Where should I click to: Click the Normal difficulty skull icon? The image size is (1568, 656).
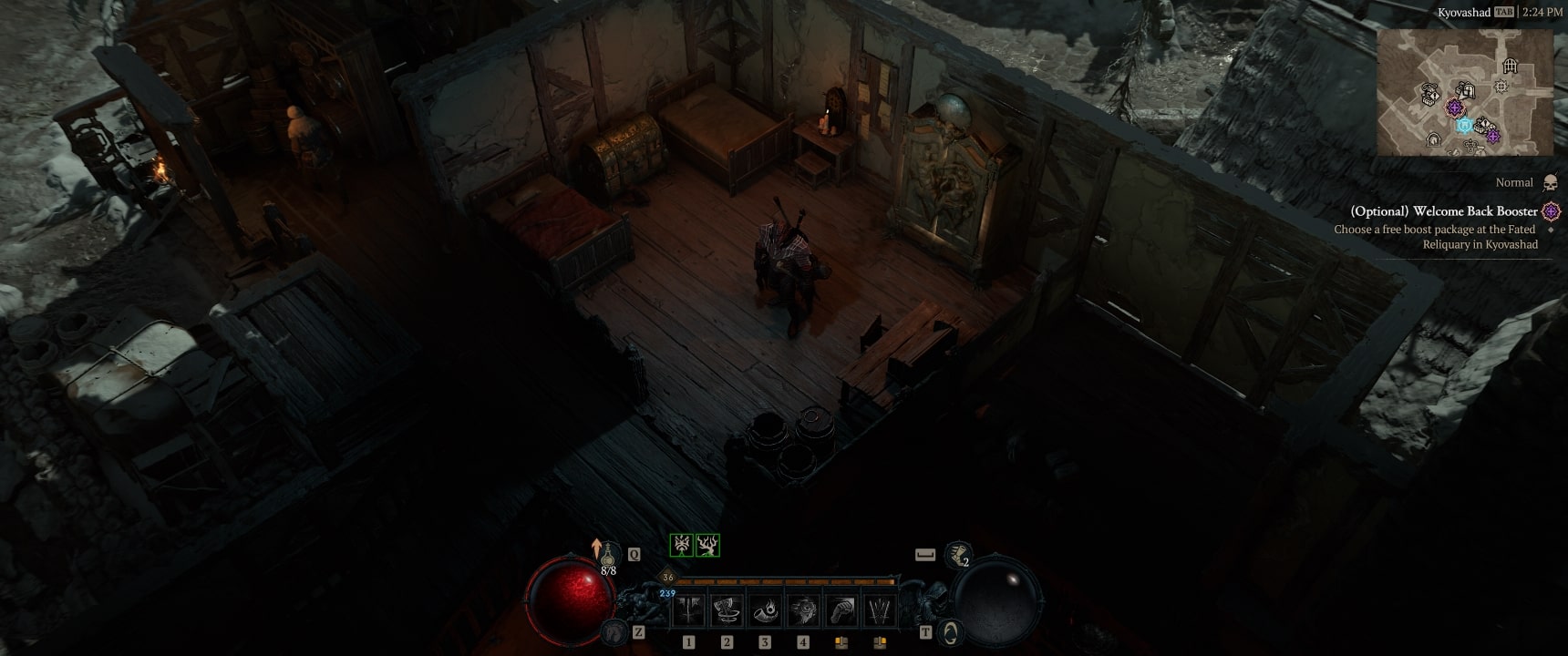coord(1551,183)
